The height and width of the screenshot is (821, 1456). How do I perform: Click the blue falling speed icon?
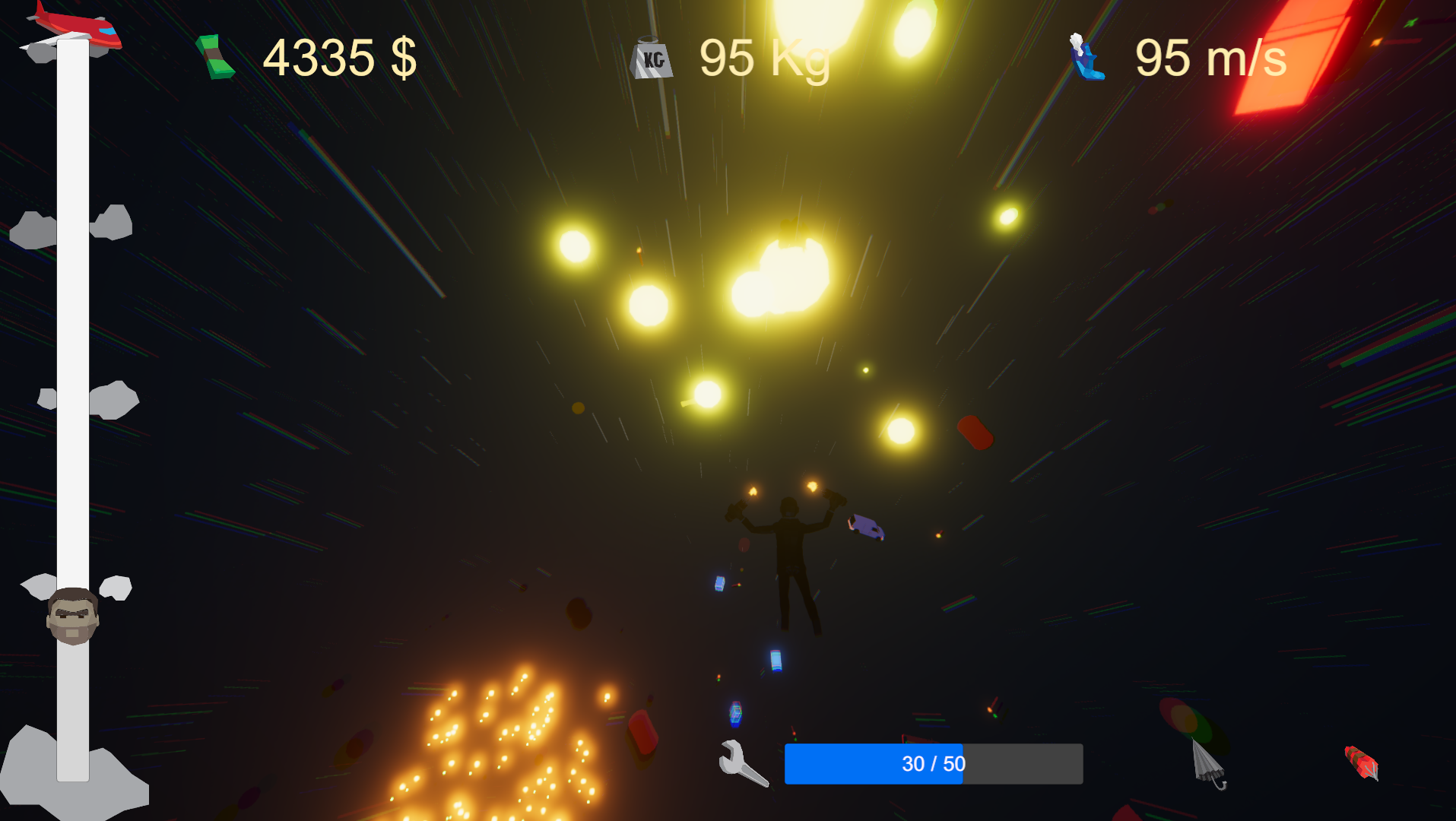1086,57
